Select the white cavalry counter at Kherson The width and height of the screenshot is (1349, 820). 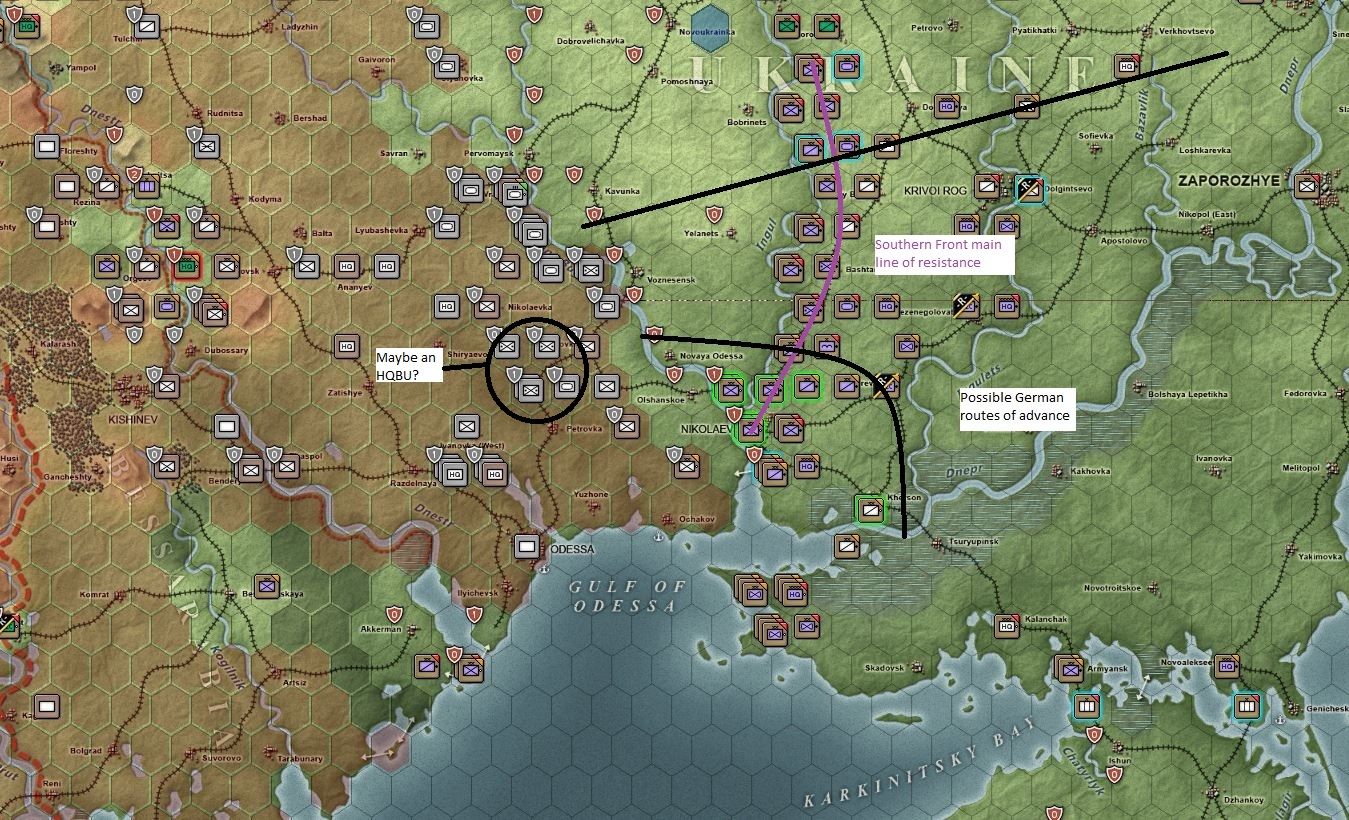(x=871, y=510)
